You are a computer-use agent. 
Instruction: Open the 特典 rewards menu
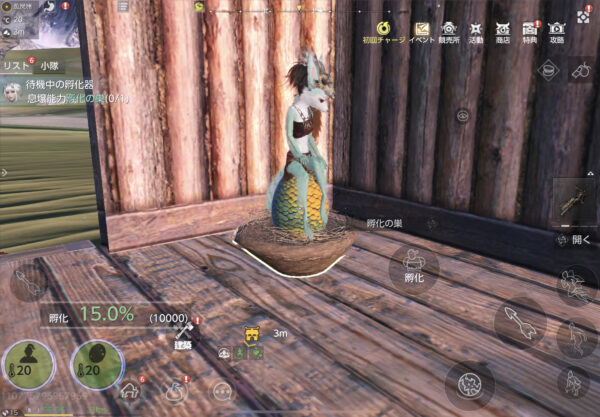[x=530, y=31]
